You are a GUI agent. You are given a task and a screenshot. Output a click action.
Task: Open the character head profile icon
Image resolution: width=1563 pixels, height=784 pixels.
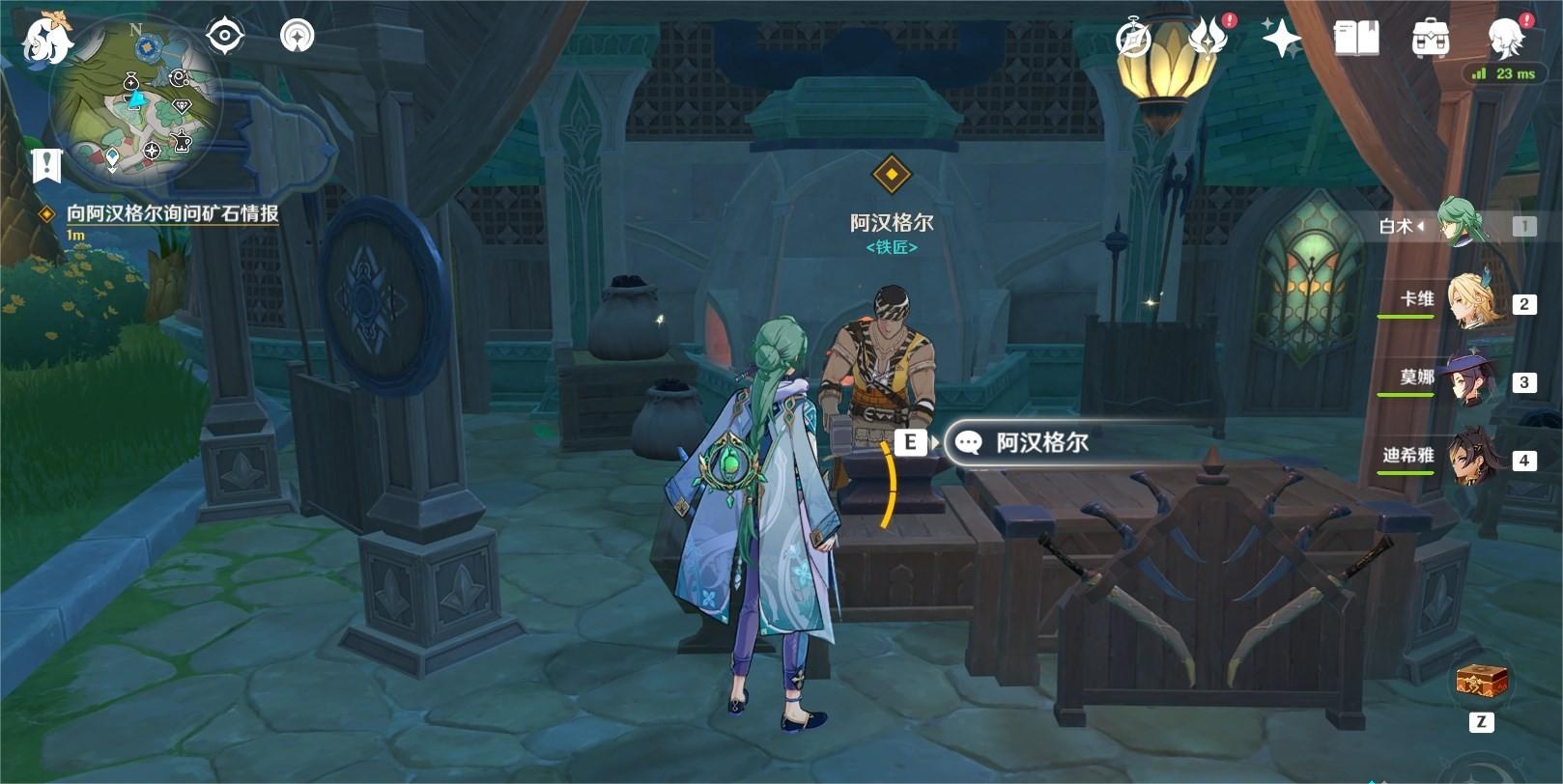pyautogui.click(x=1505, y=40)
